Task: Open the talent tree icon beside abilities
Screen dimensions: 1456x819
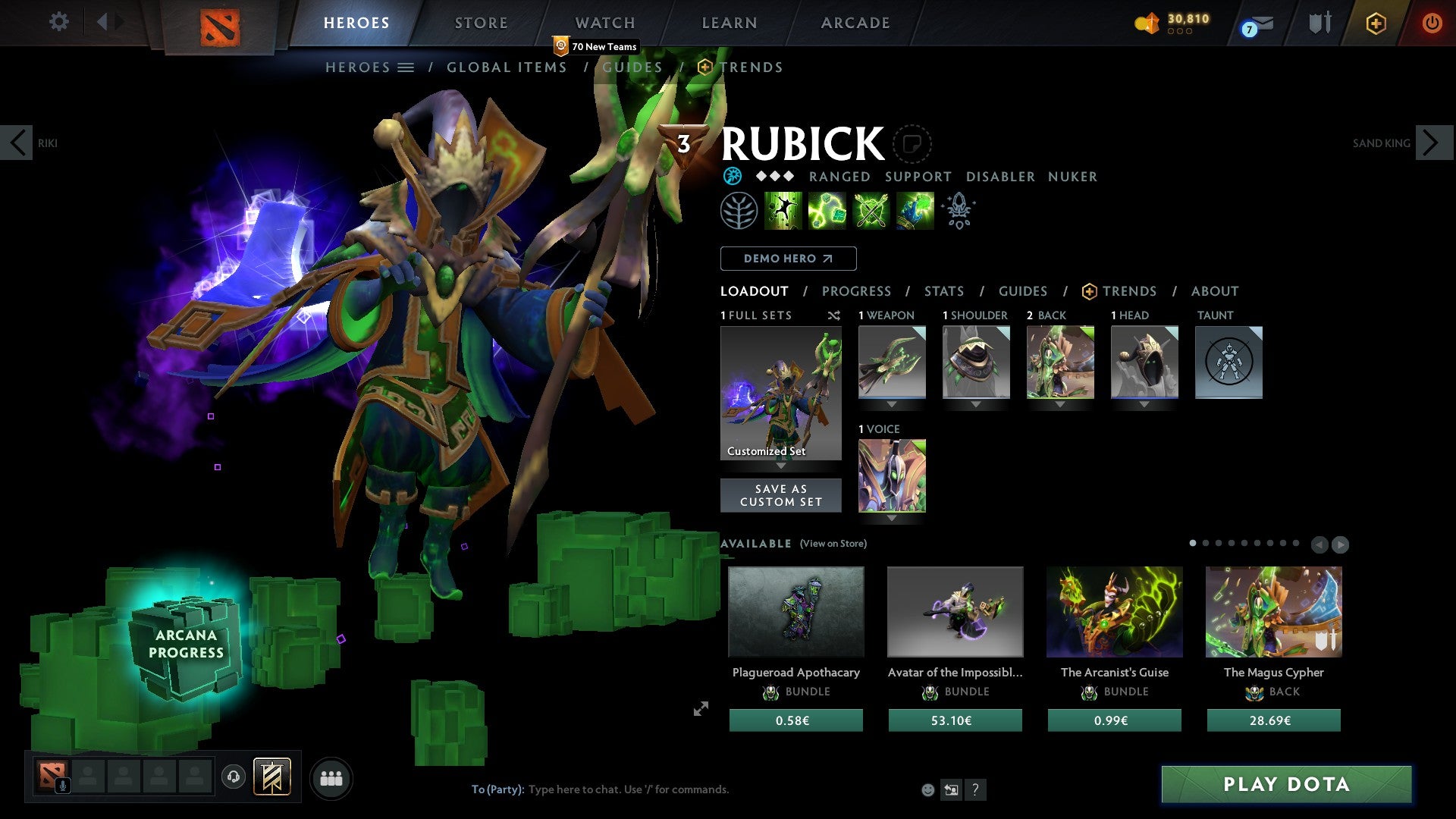Action: tap(739, 211)
